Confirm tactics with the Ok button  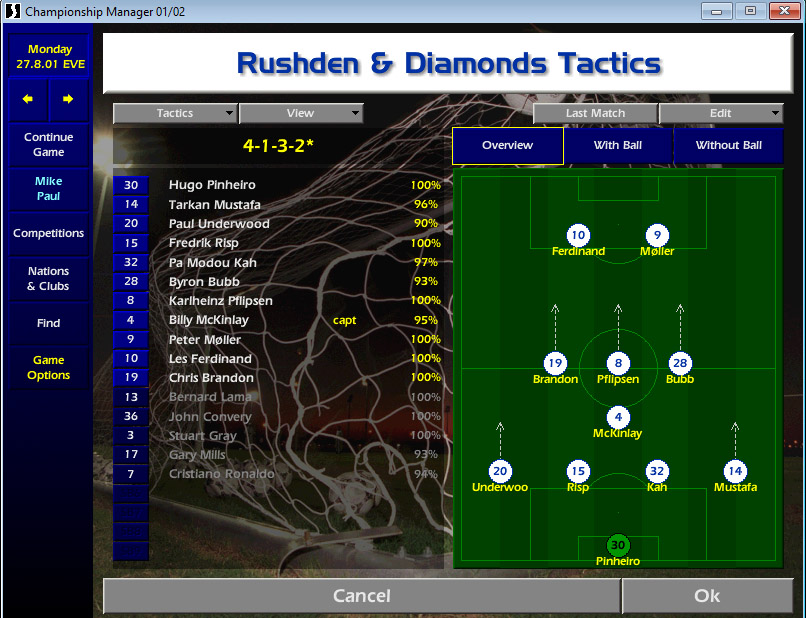(x=706, y=596)
